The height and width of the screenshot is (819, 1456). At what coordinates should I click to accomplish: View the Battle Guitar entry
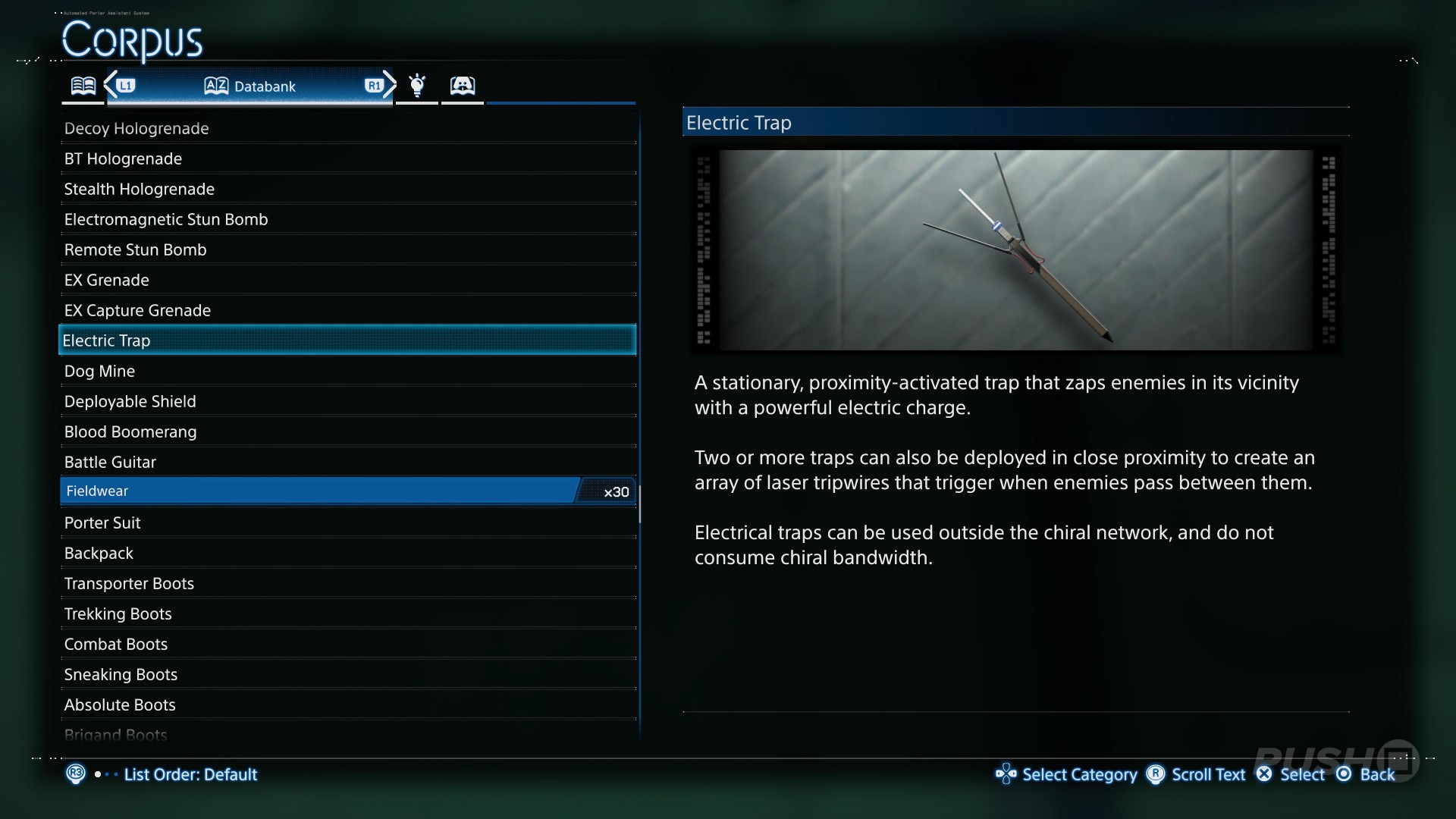click(x=110, y=462)
